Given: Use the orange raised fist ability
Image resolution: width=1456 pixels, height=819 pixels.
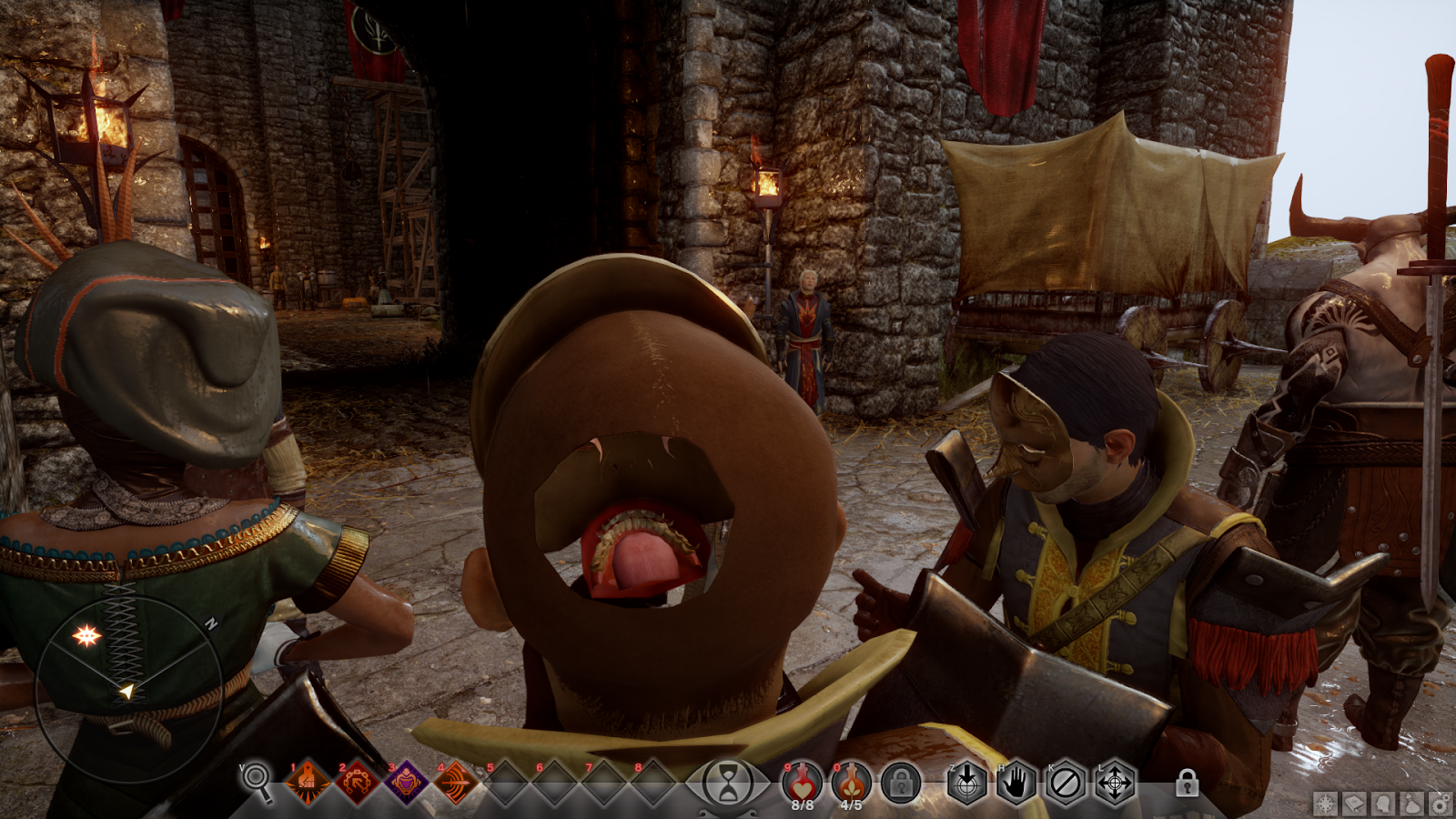Looking at the screenshot, I should (x=308, y=782).
